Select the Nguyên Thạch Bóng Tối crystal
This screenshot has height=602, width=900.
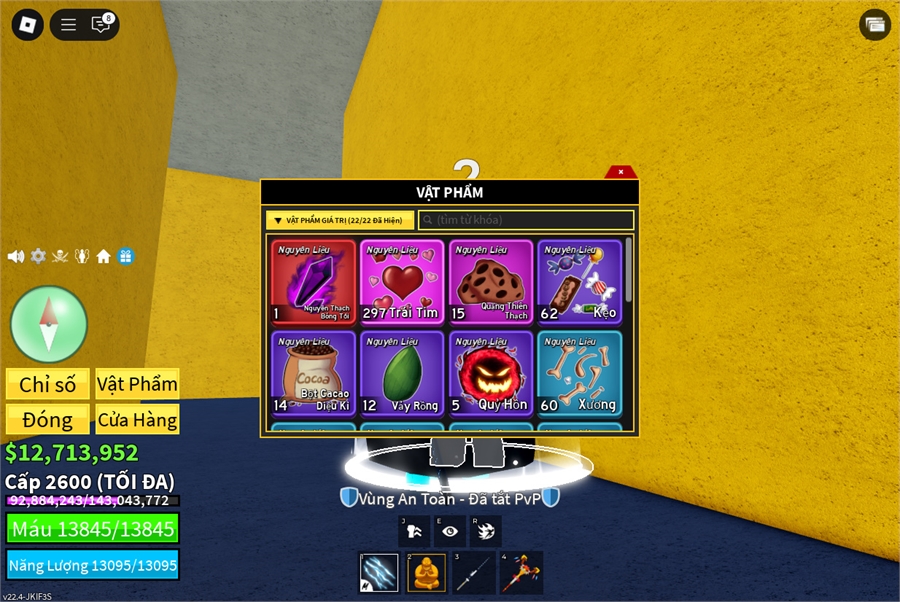(313, 282)
